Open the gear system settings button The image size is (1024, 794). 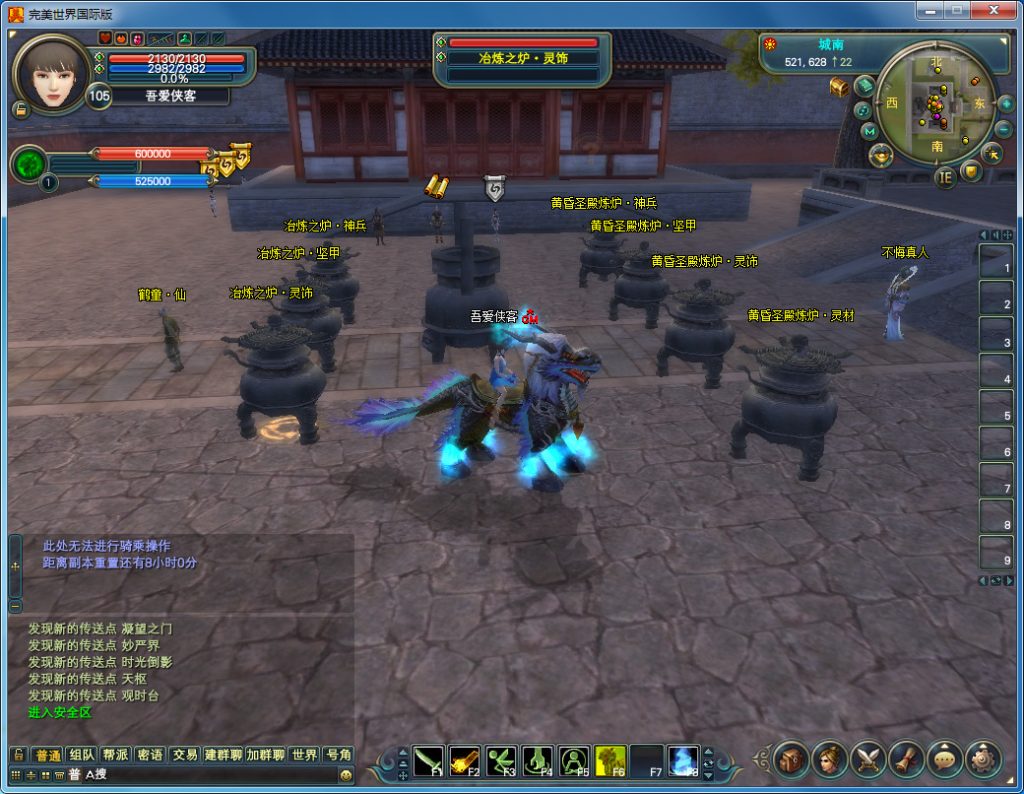click(983, 760)
